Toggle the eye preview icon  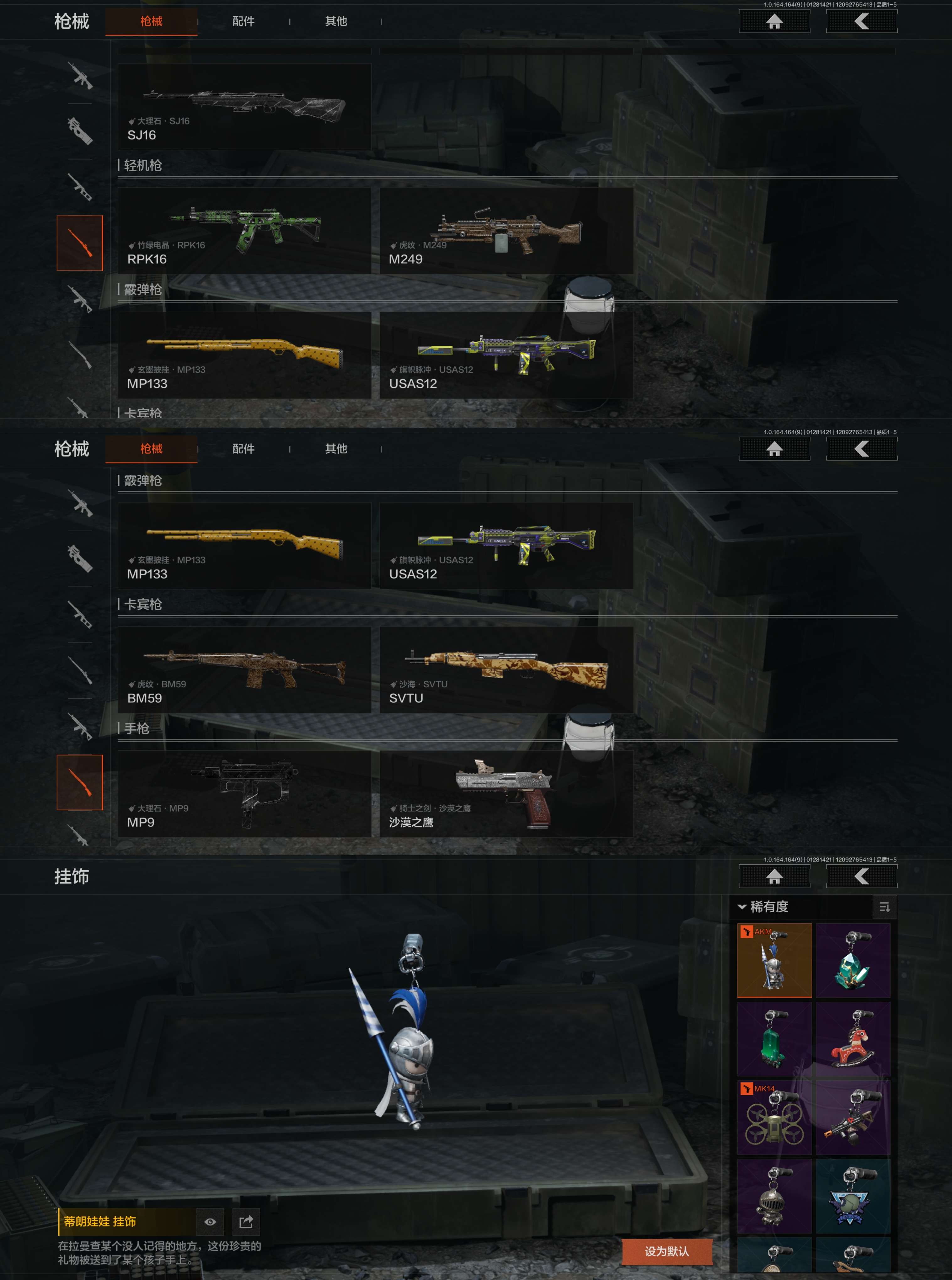(210, 1221)
